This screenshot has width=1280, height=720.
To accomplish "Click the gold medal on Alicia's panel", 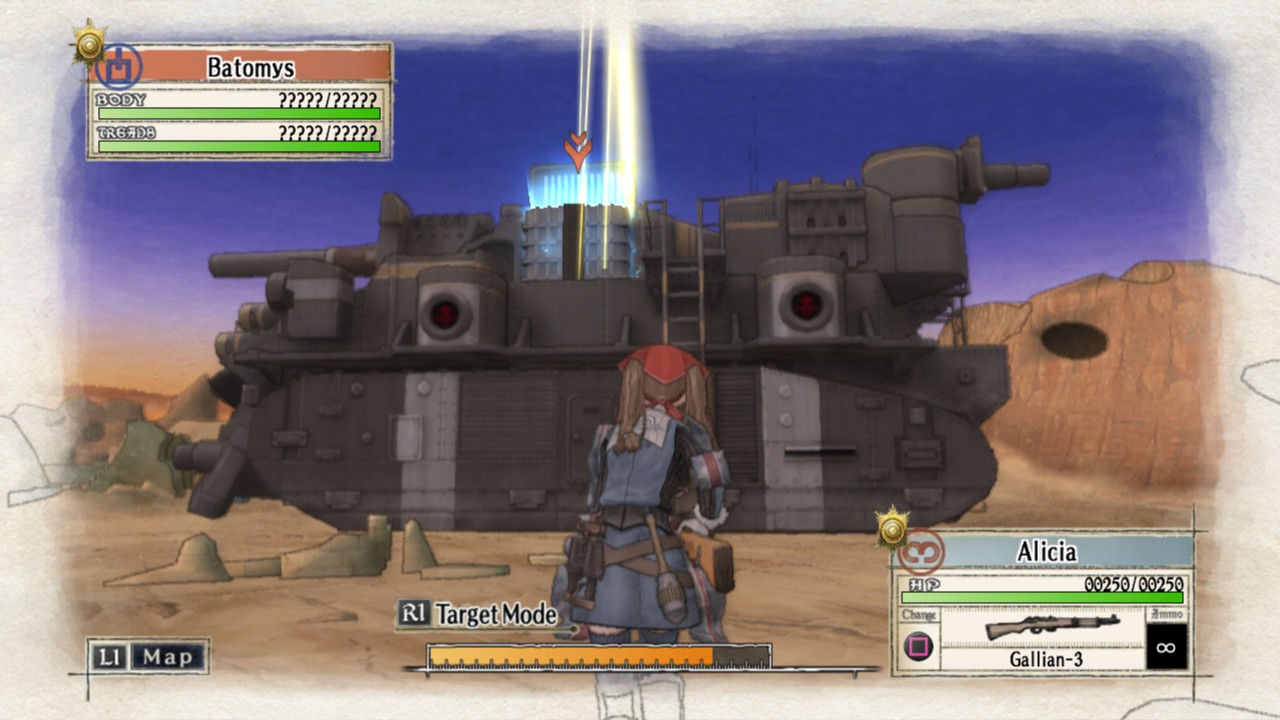I will pos(891,526).
